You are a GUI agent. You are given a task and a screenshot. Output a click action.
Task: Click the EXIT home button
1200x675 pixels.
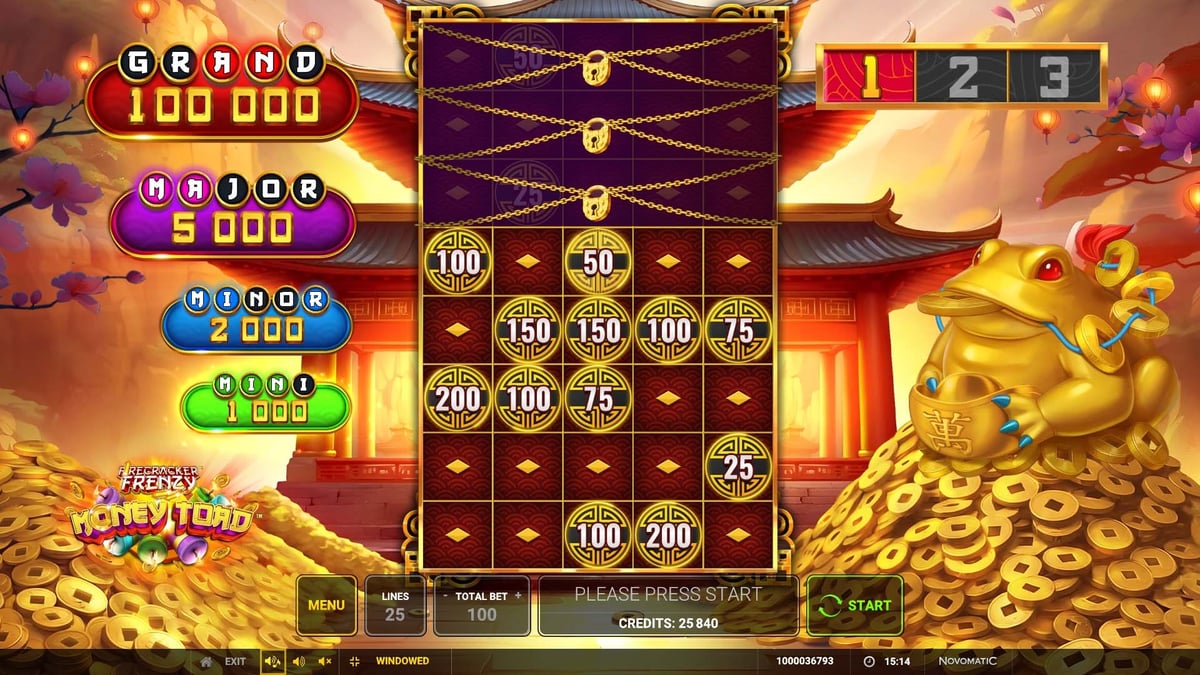point(223,661)
